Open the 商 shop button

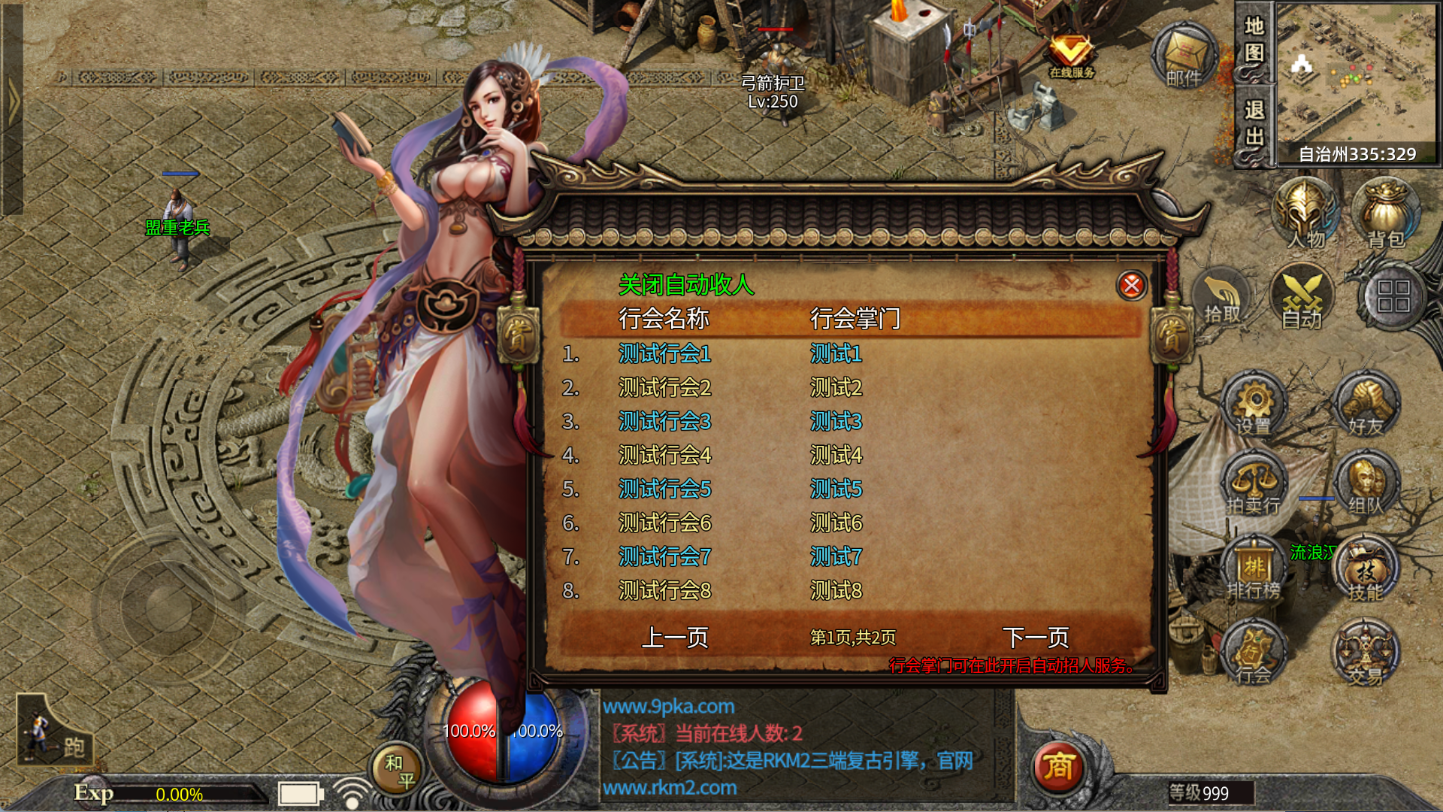1059,767
